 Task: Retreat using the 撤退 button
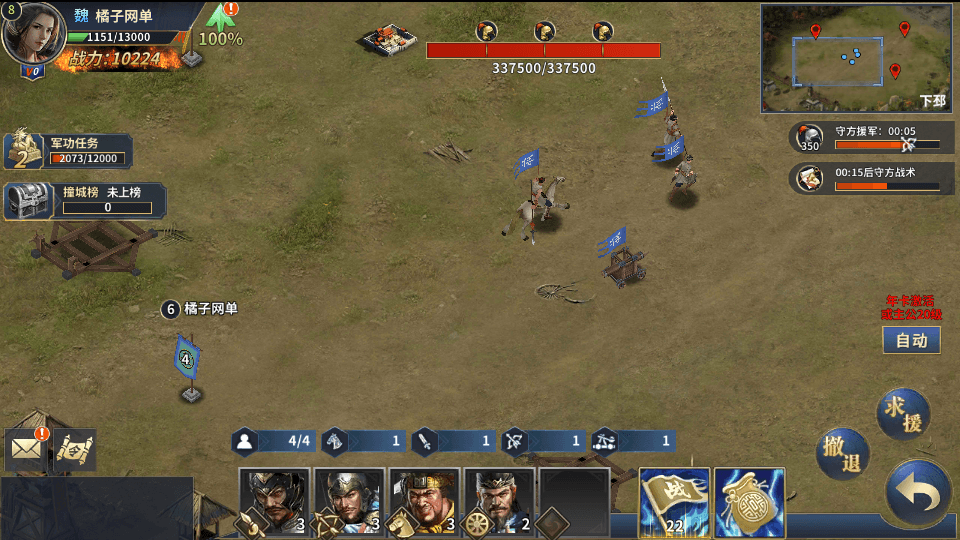click(x=842, y=455)
